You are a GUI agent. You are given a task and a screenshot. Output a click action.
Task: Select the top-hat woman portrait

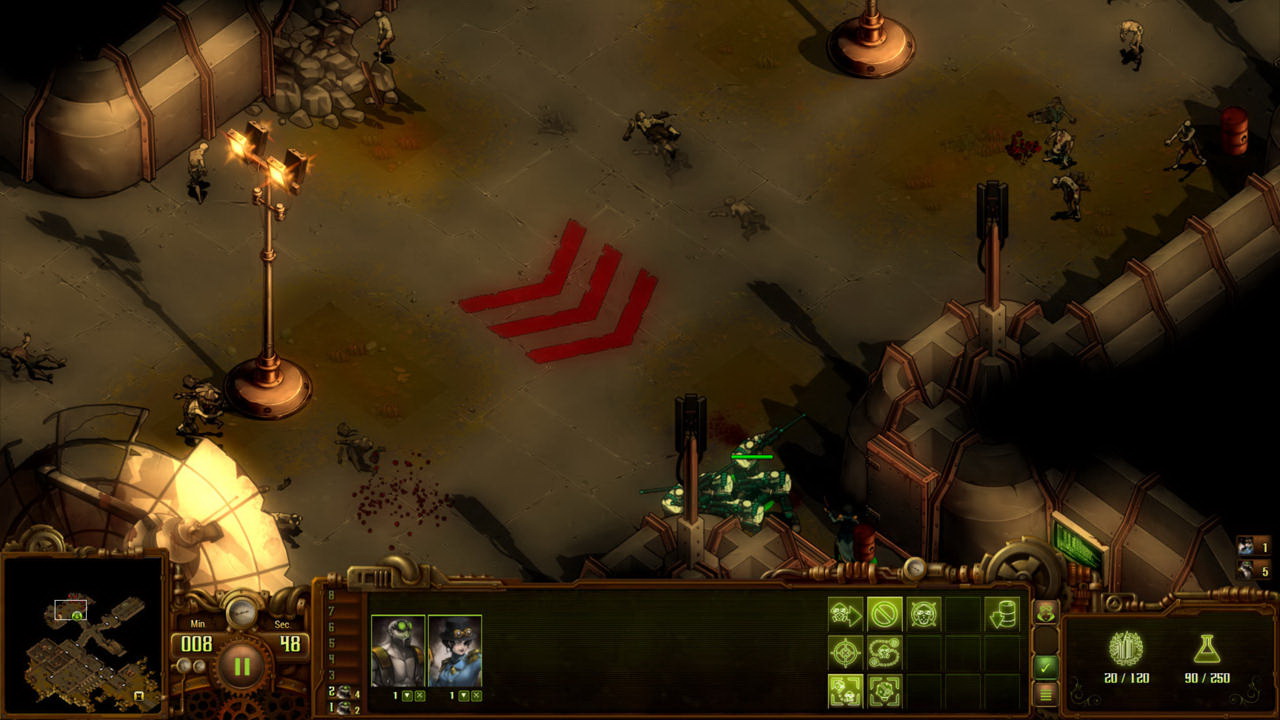pyautogui.click(x=455, y=650)
